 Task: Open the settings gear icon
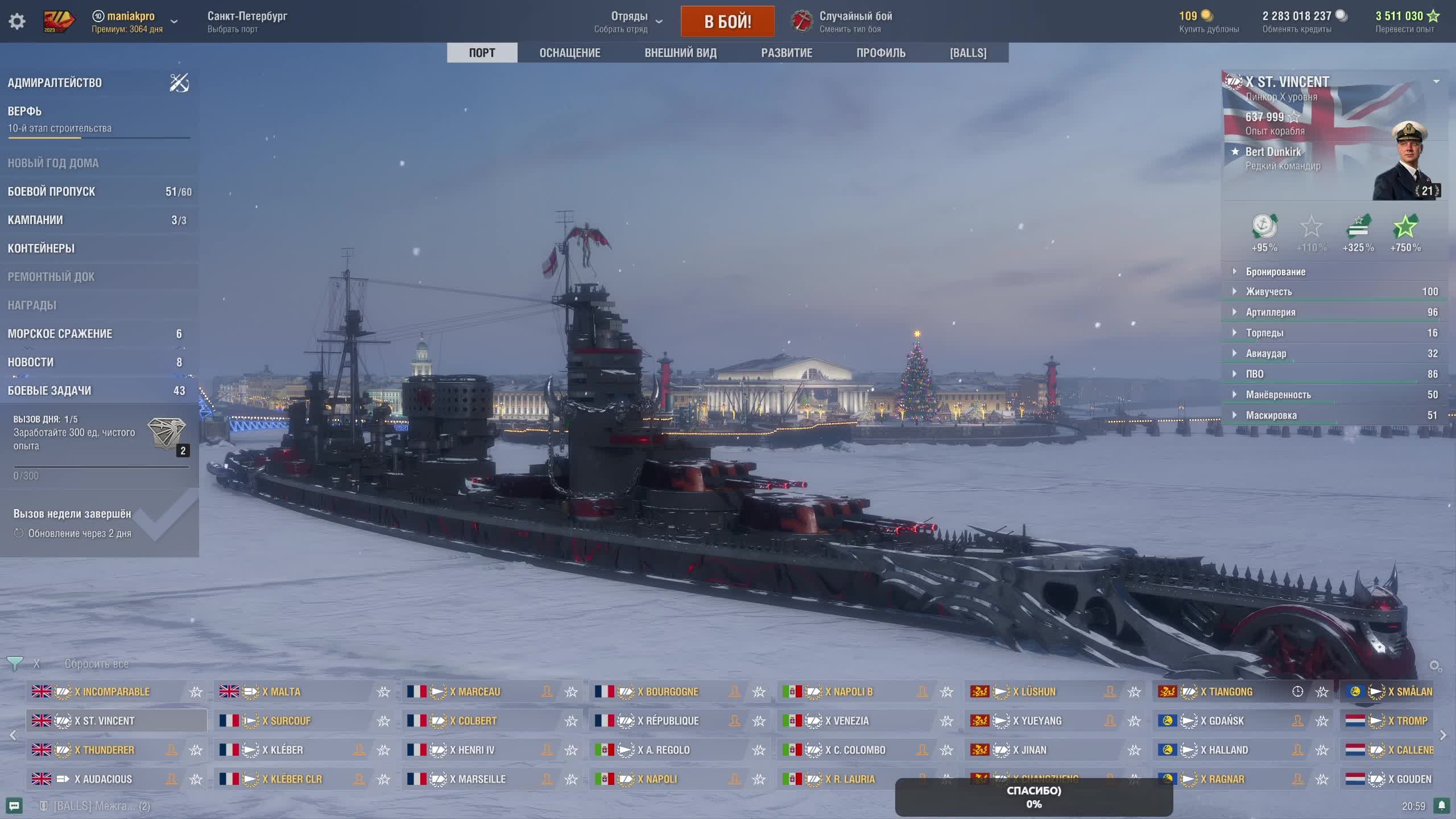click(17, 22)
